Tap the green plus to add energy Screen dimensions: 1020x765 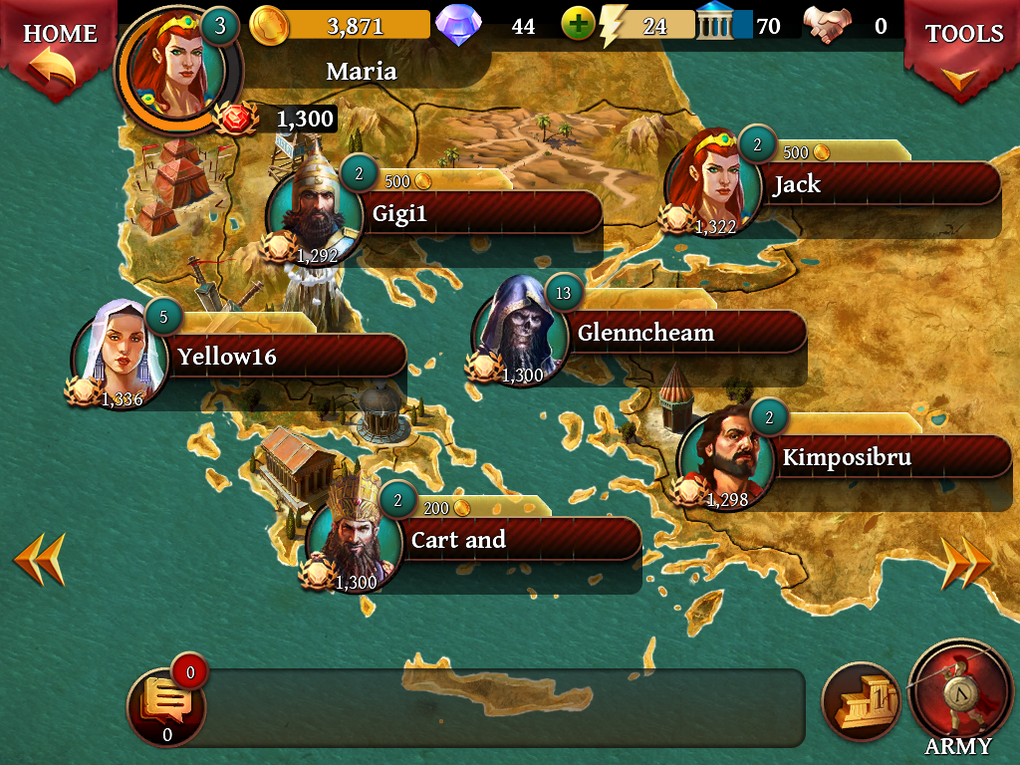pyautogui.click(x=577, y=24)
